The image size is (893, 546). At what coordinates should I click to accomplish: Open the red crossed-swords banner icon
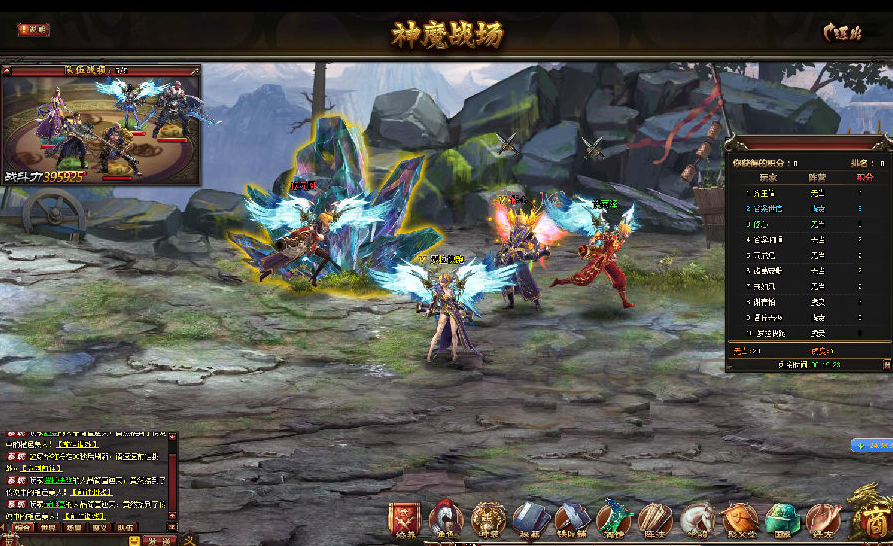405,519
